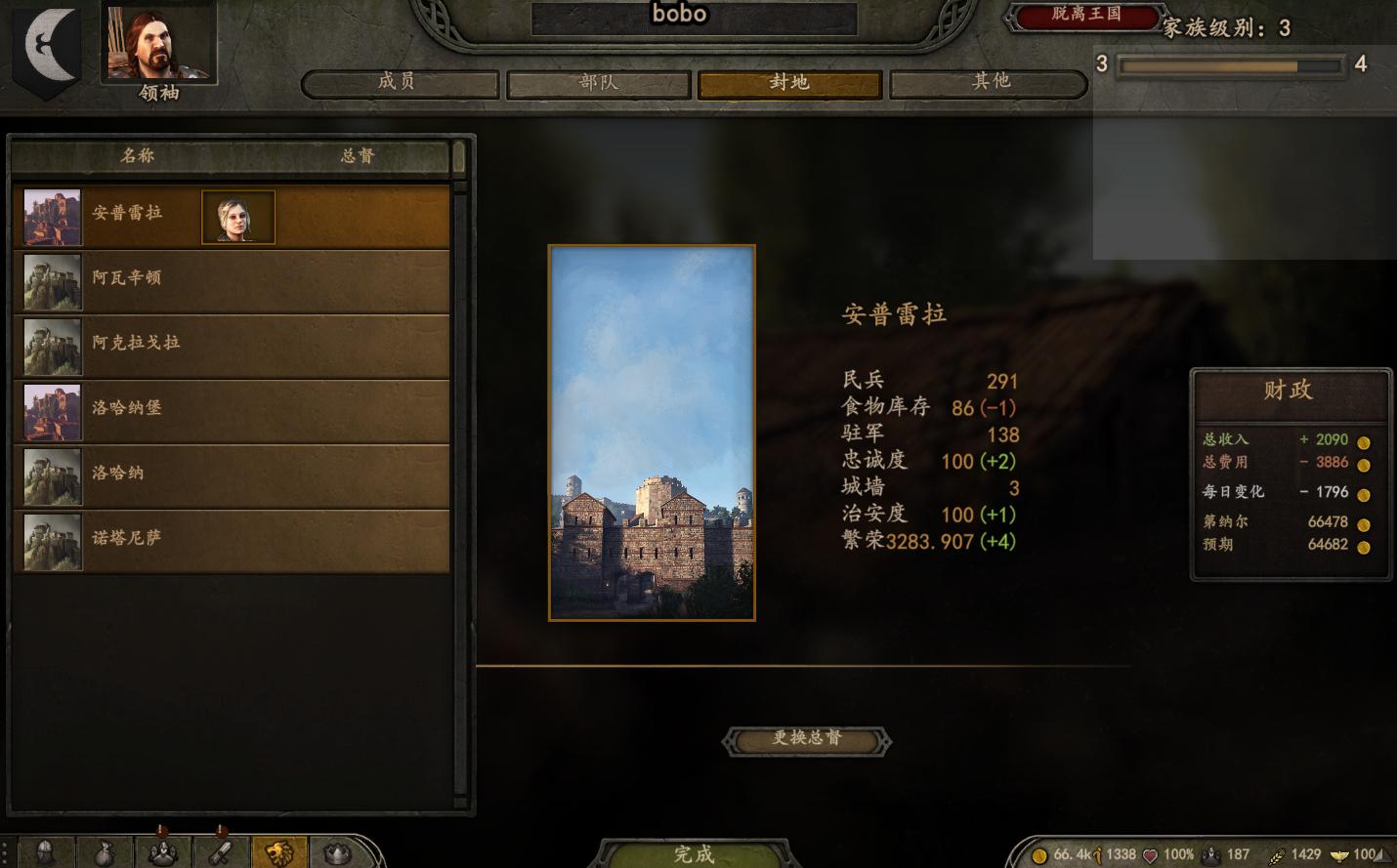Open inventory via the bag icon
The width and height of the screenshot is (1397, 868).
tap(106, 851)
